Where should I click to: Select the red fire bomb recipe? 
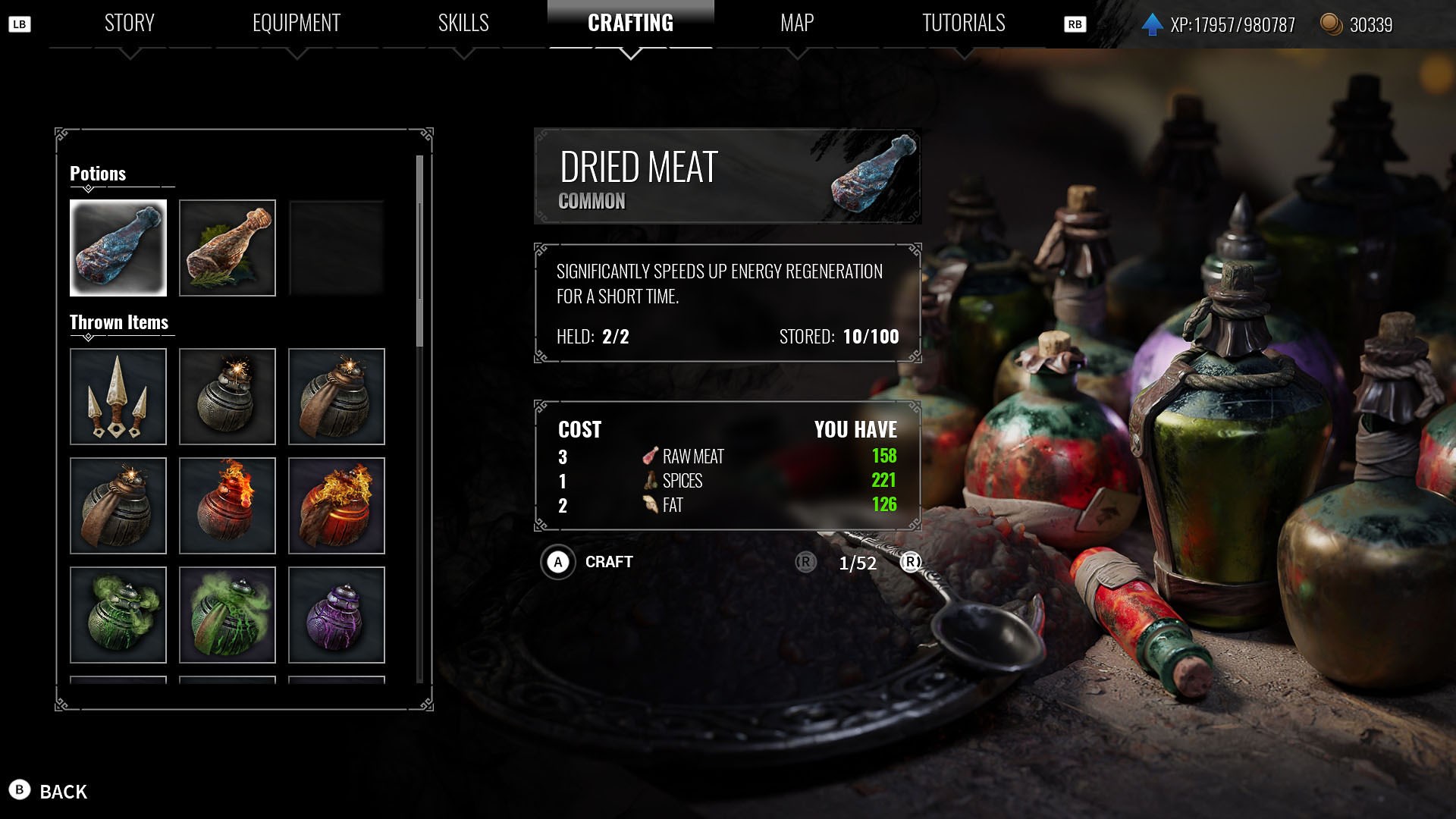[x=227, y=506]
